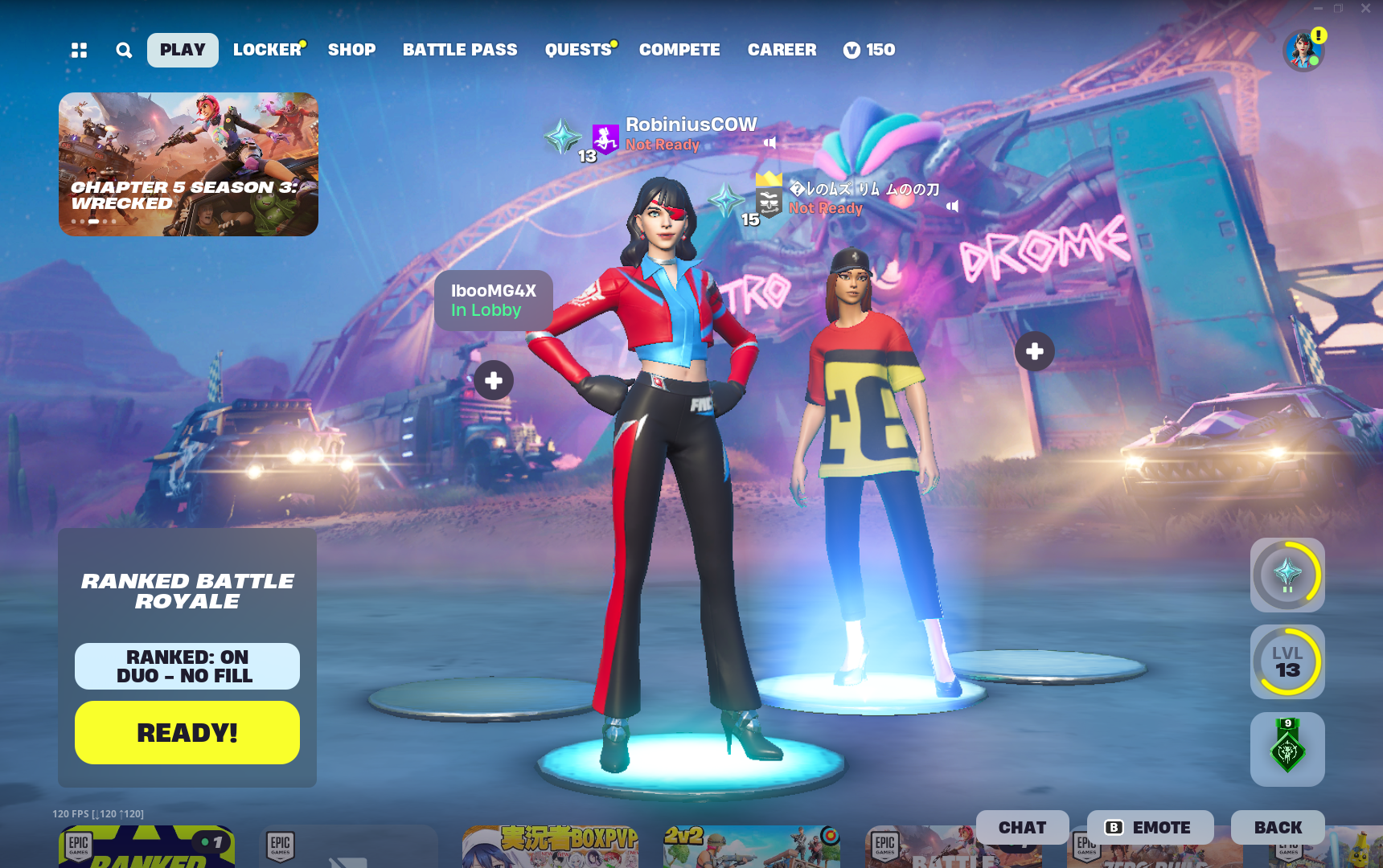The width and height of the screenshot is (1383, 868).
Task: Open the LVL 13 level progress widget
Action: pos(1287,662)
